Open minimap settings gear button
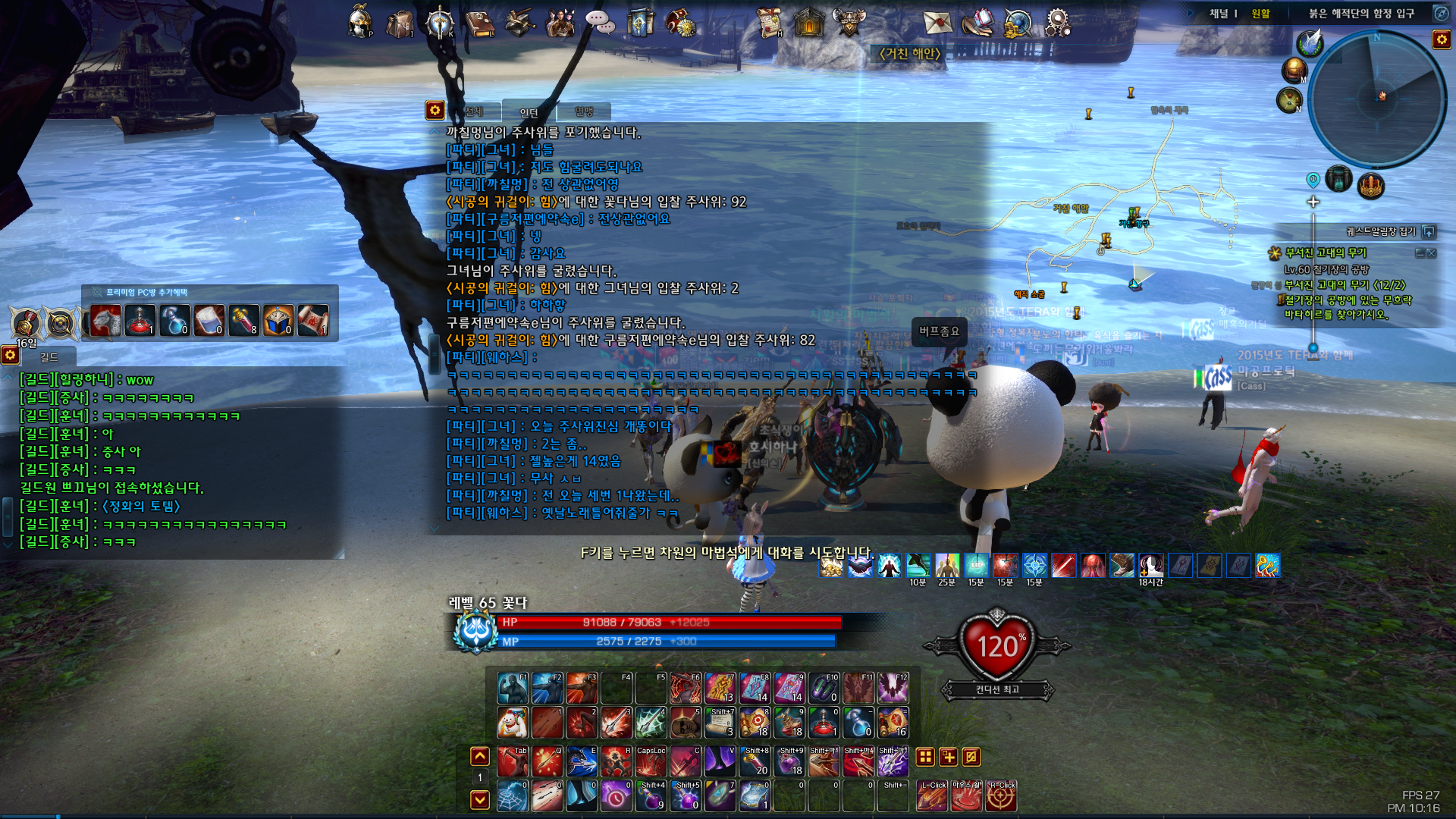This screenshot has height=819, width=1456. click(1441, 39)
